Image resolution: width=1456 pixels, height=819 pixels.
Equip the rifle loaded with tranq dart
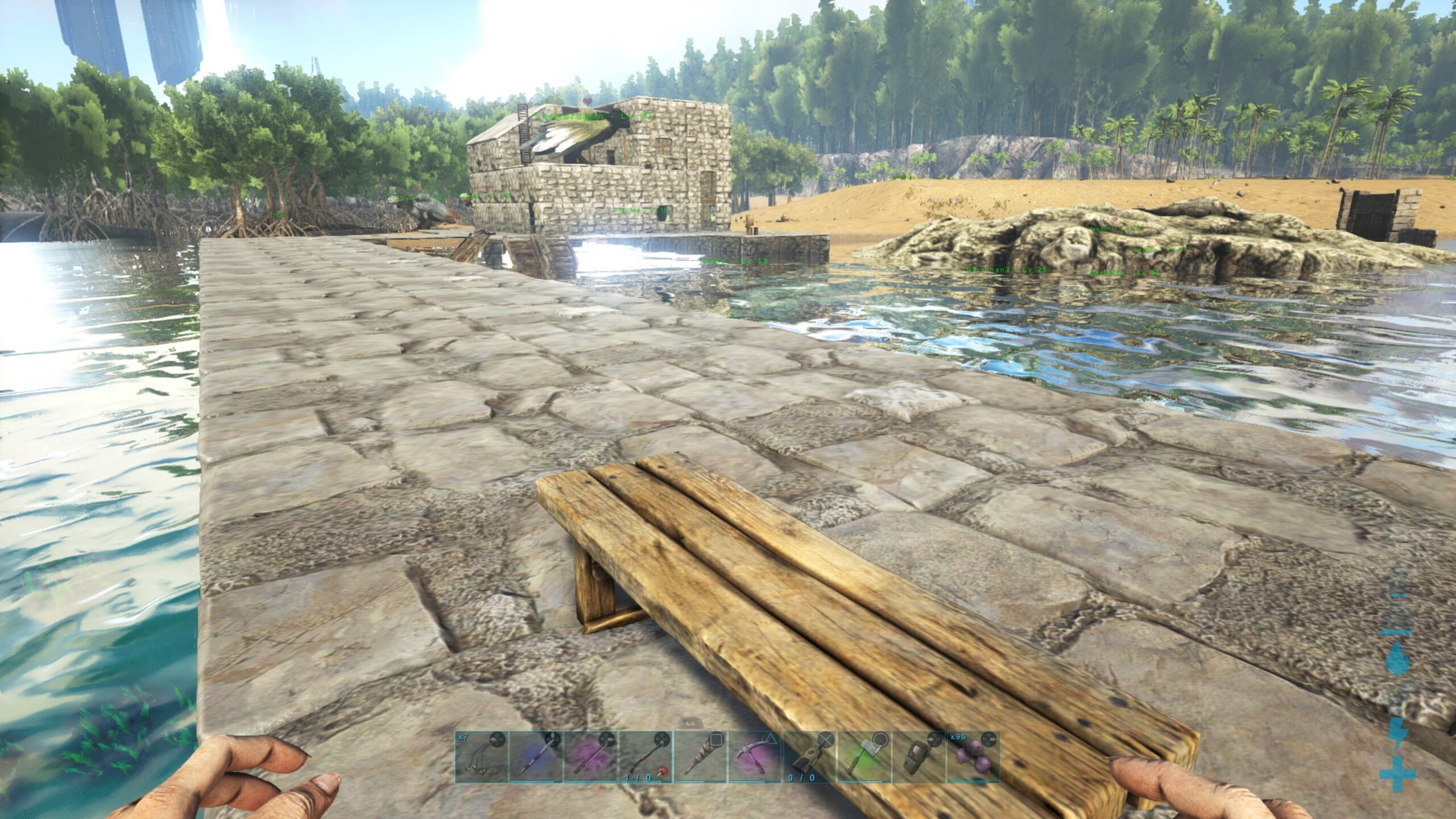(x=645, y=757)
